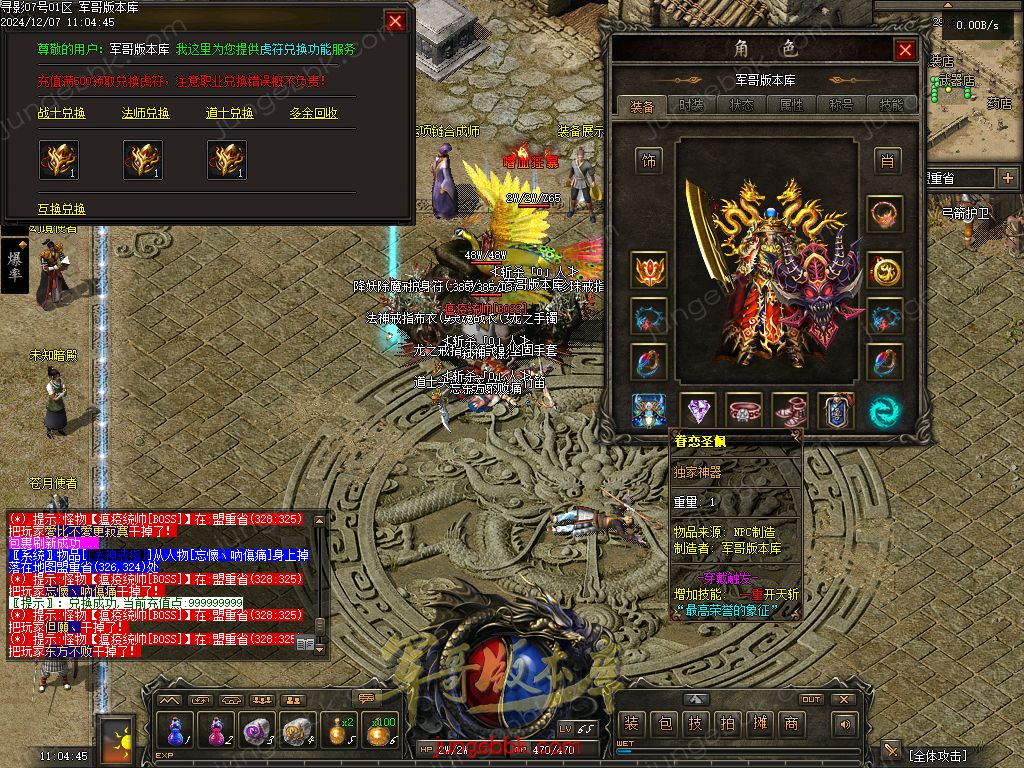The image size is (1024, 768).
Task: Select the pink boots equipment slot
Action: point(791,410)
